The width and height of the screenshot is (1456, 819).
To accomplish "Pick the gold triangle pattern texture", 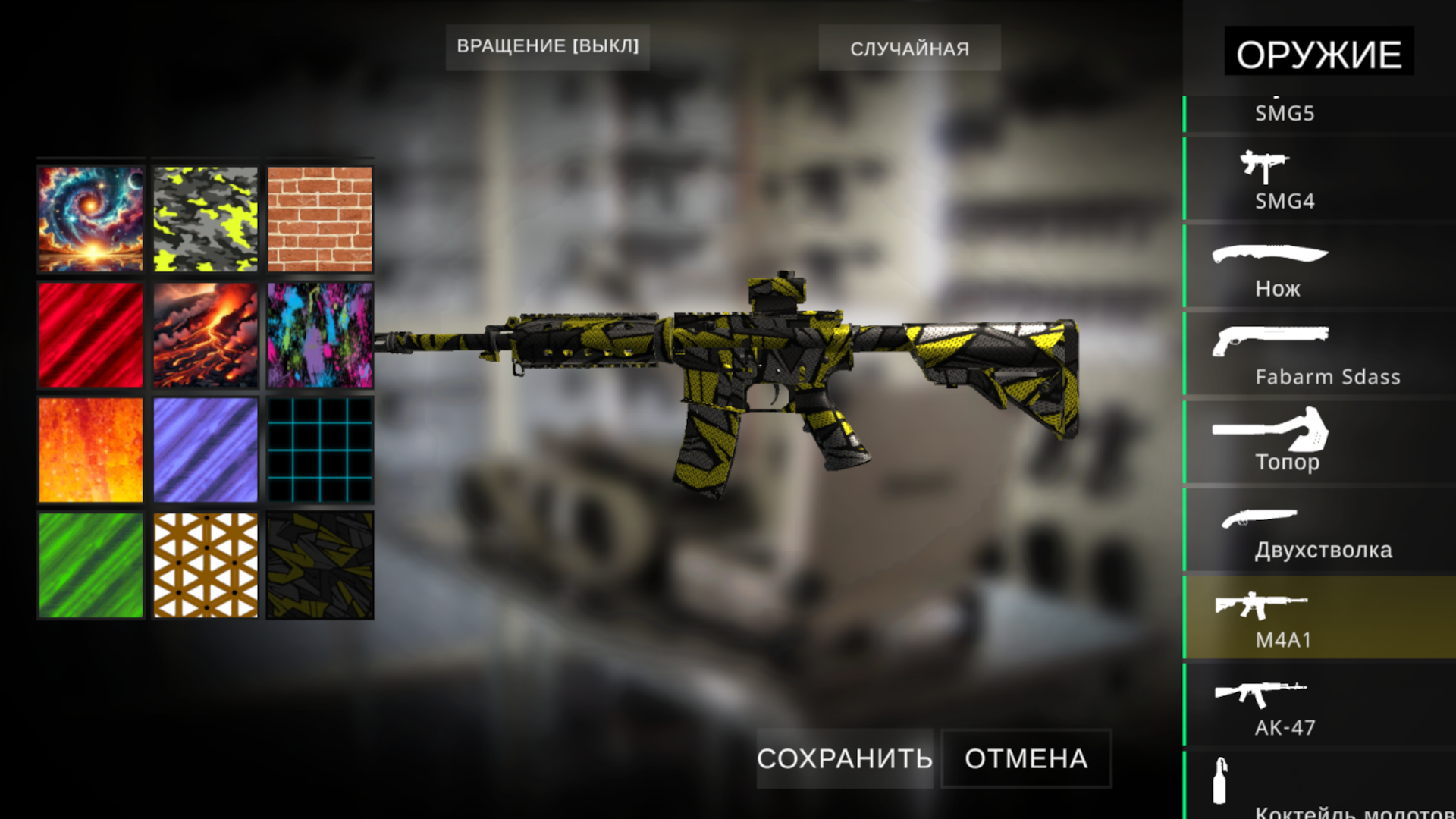I will pyautogui.click(x=206, y=566).
